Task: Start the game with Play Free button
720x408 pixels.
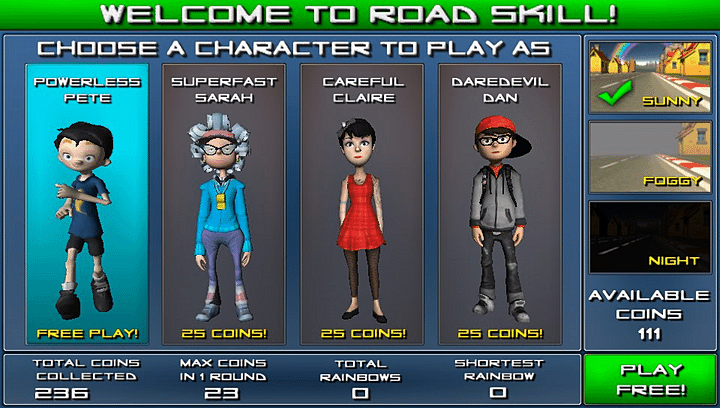Action: tap(650, 380)
